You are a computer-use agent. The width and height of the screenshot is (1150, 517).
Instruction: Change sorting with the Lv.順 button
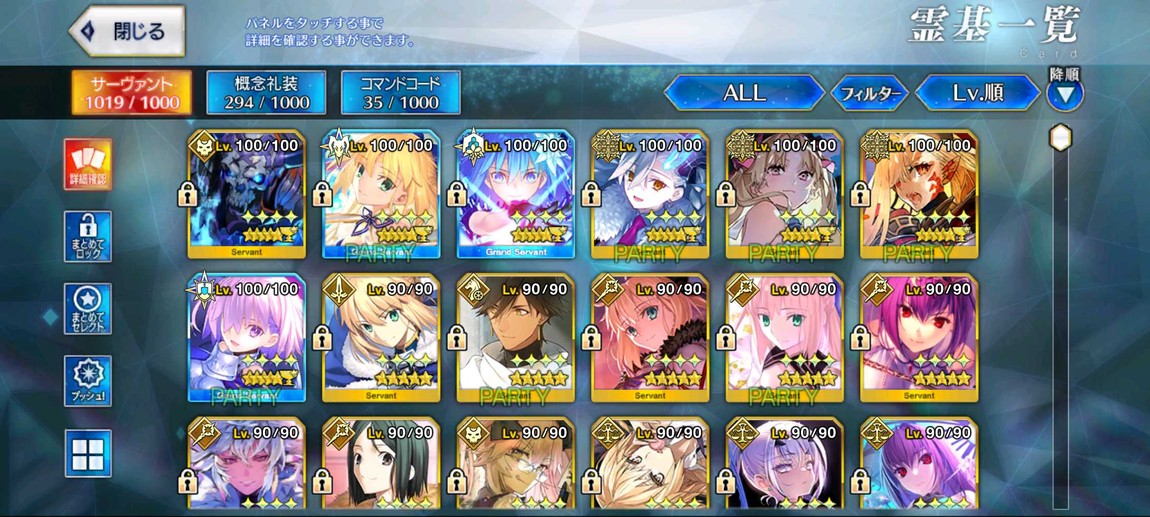point(977,93)
